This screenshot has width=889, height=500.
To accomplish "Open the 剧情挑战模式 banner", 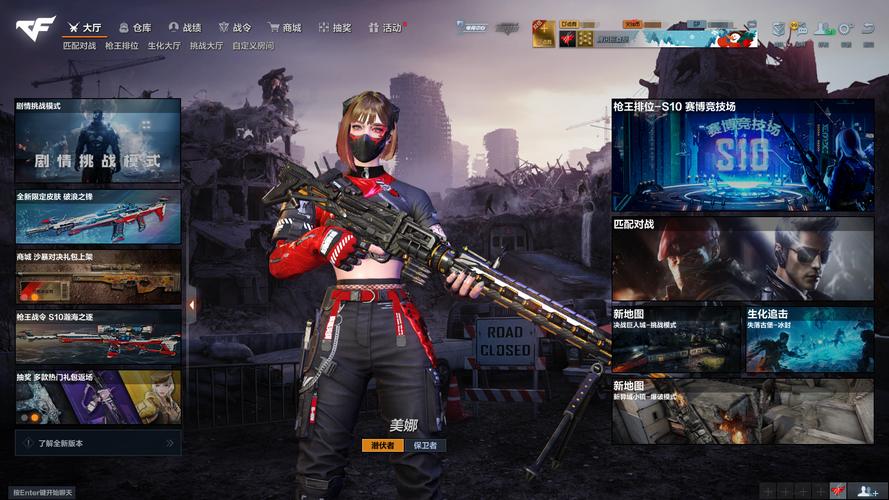I will (98, 140).
